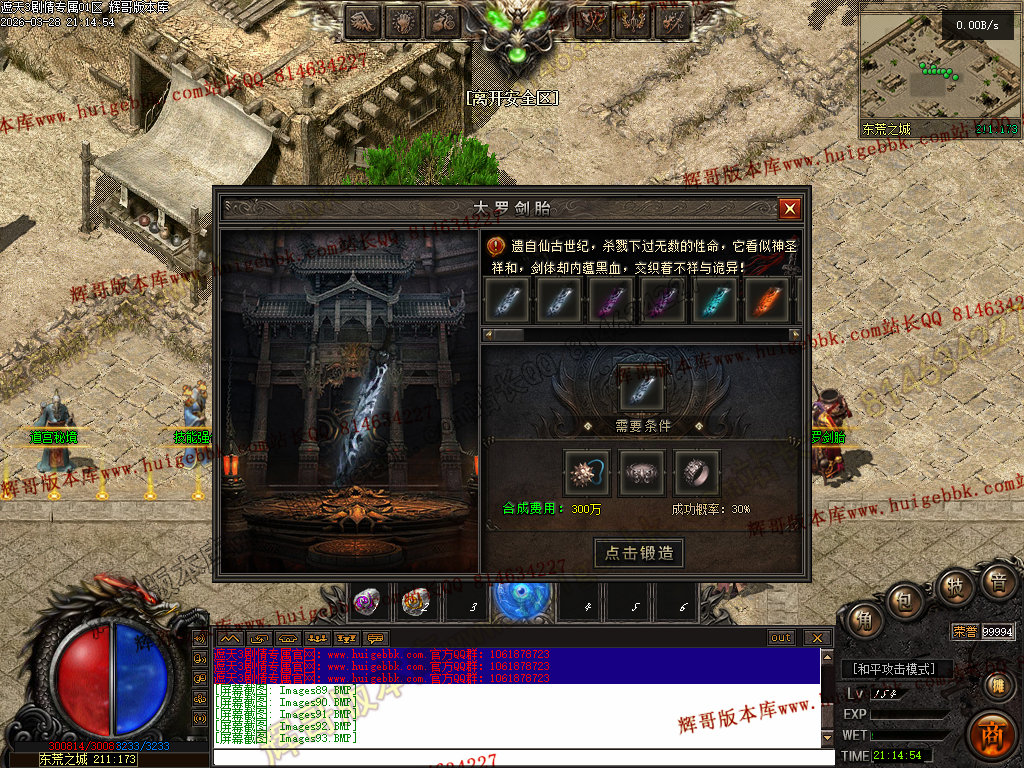Open the skills (技) panel
This screenshot has height=768, width=1024.
954,587
